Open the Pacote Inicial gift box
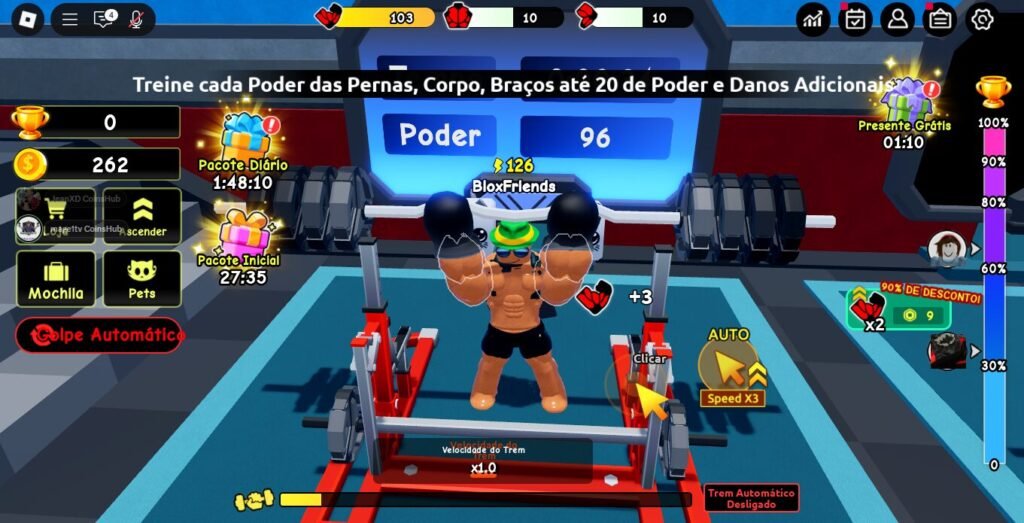The height and width of the screenshot is (523, 1024). coord(242,235)
